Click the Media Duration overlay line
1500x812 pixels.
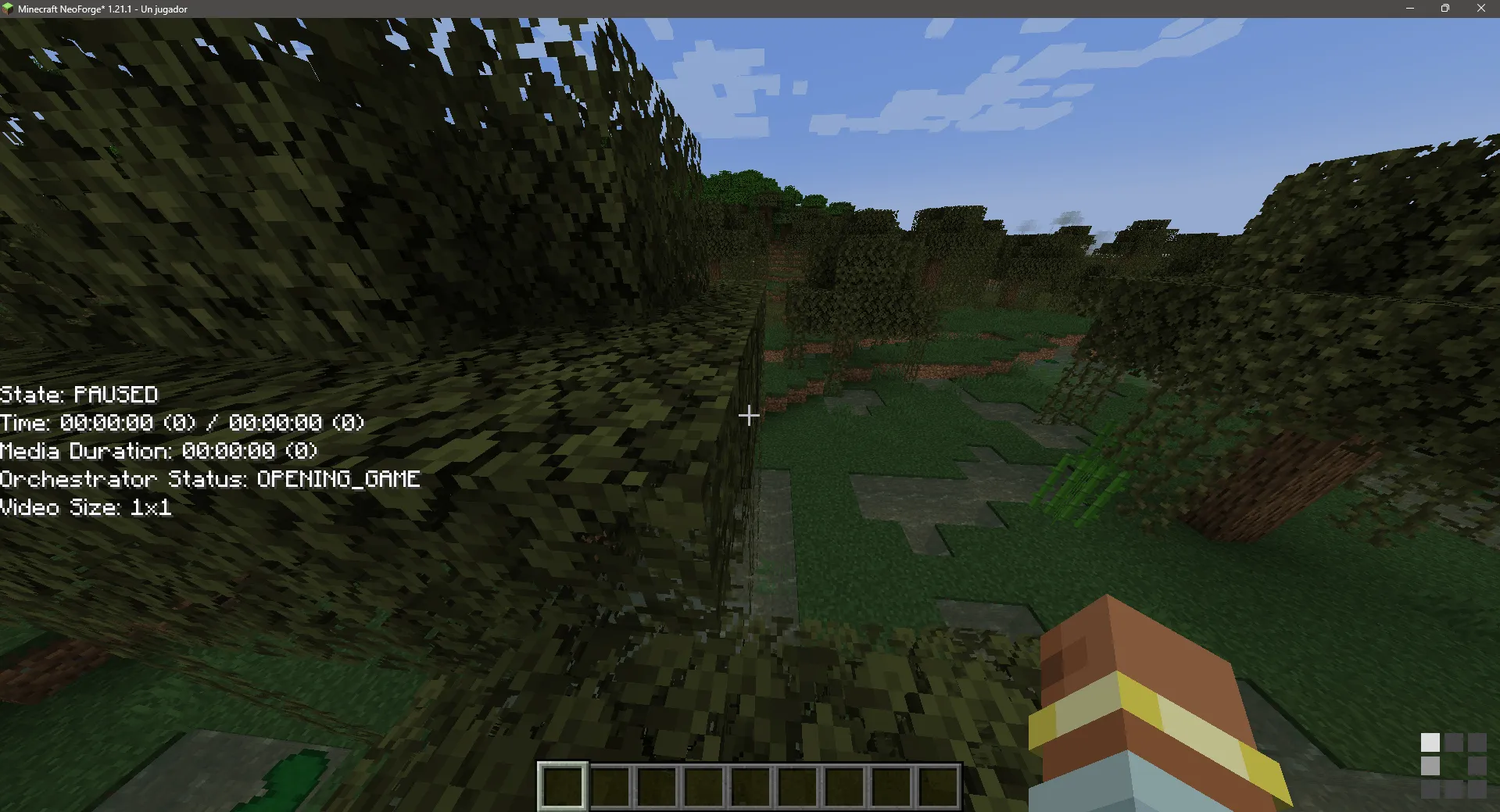158,451
